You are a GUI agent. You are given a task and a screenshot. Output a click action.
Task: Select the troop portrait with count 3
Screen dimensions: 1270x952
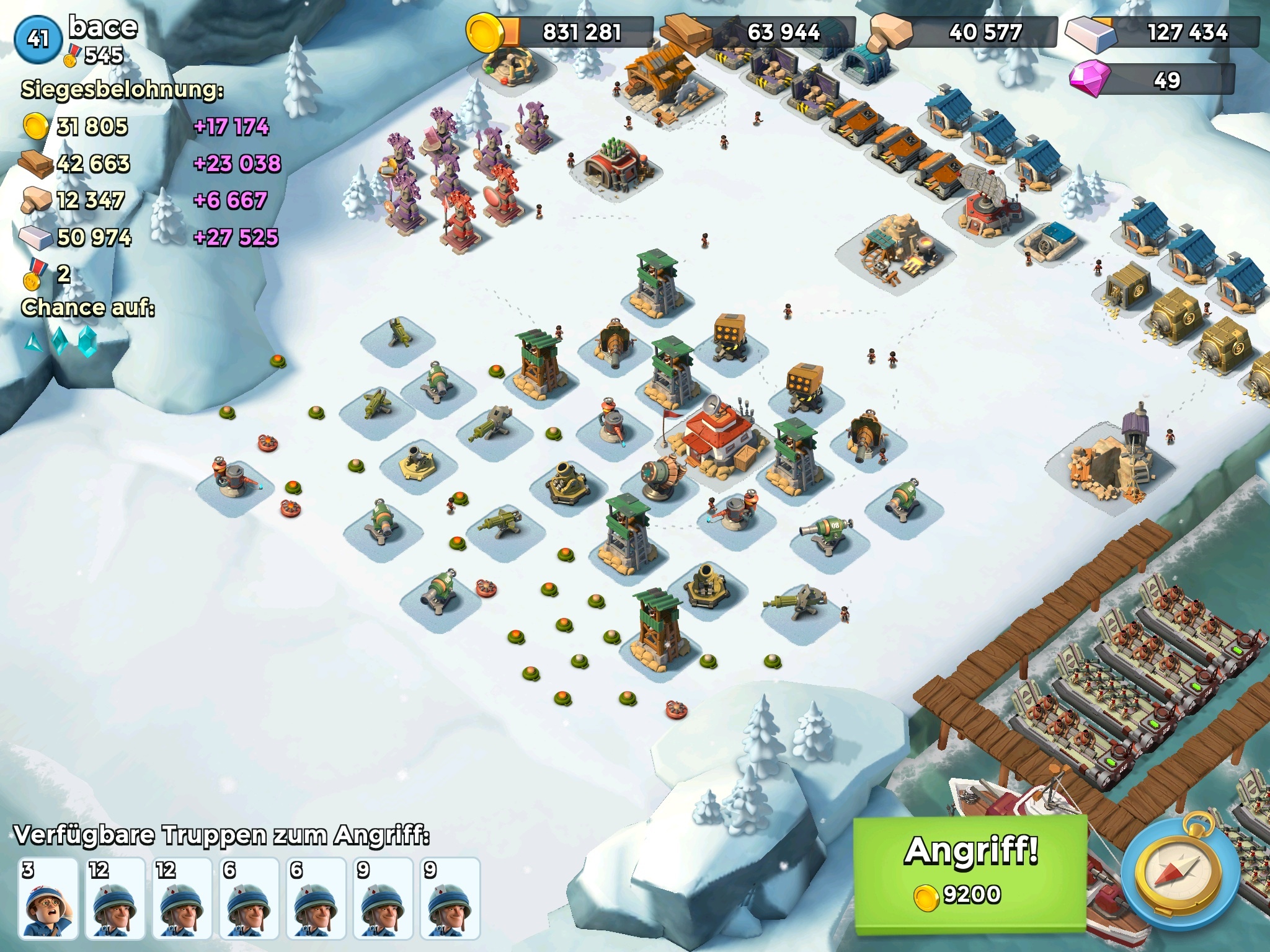pos(48,897)
